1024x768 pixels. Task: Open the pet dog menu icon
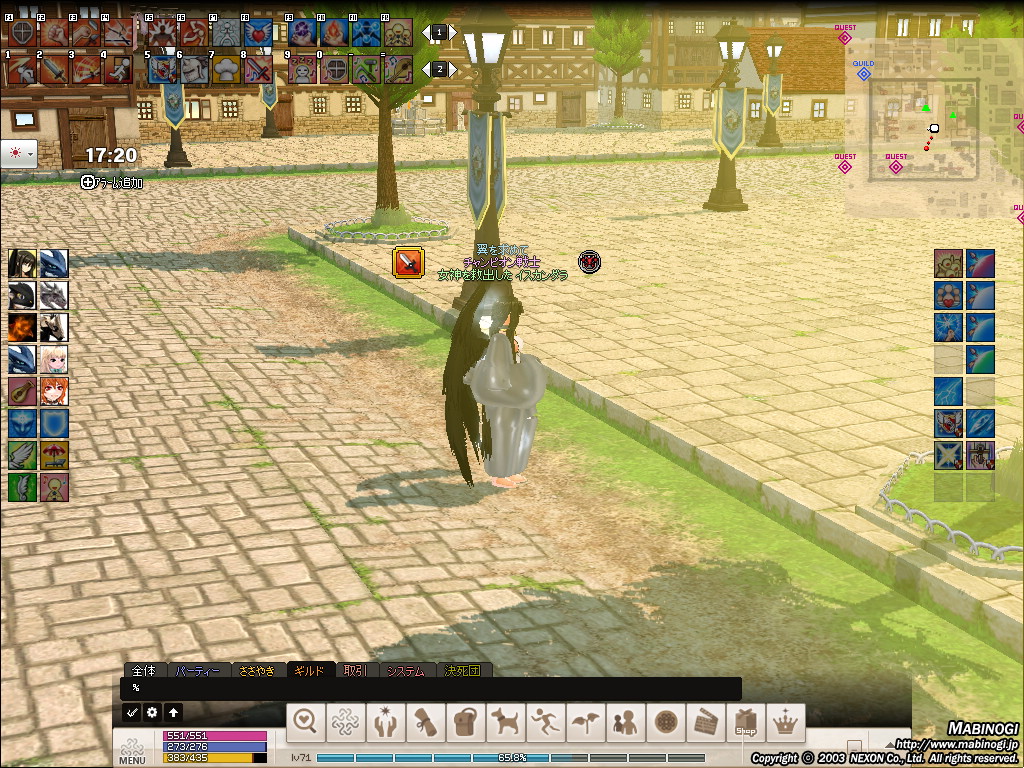[x=504, y=721]
